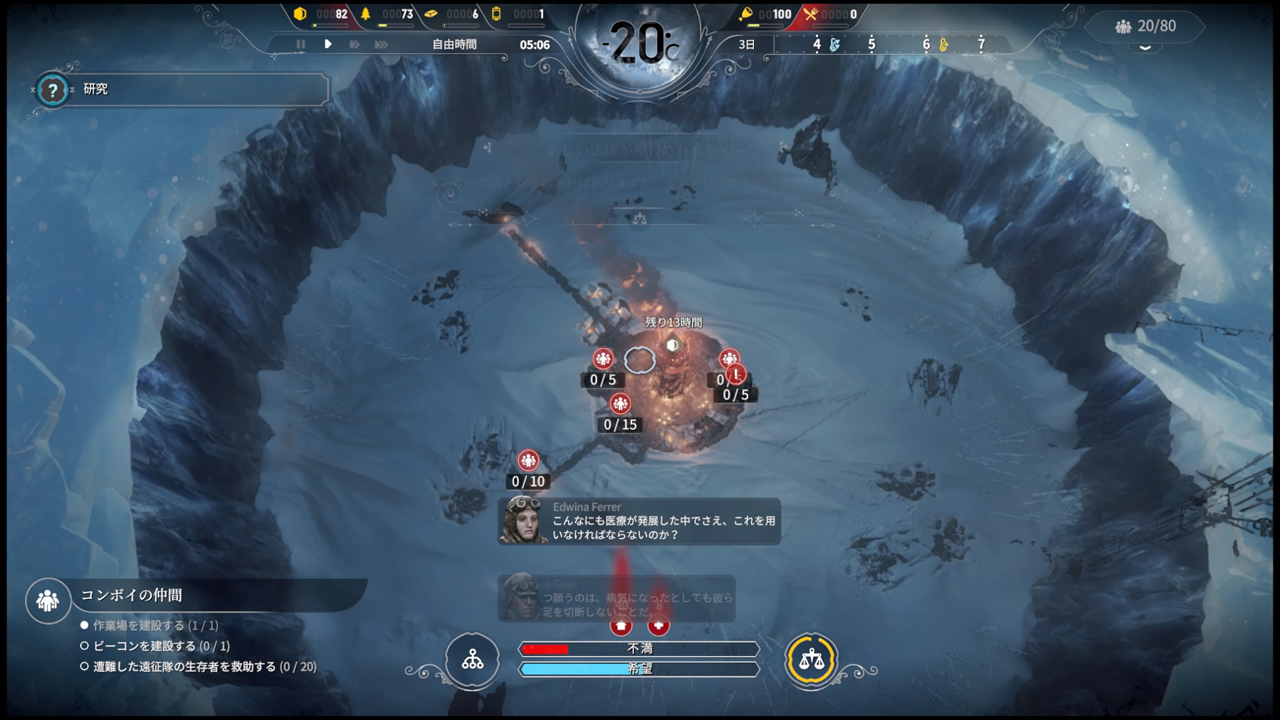The image size is (1280, 720).
Task: Open the コンボイの仲間 objective panel
Action: tap(197, 597)
